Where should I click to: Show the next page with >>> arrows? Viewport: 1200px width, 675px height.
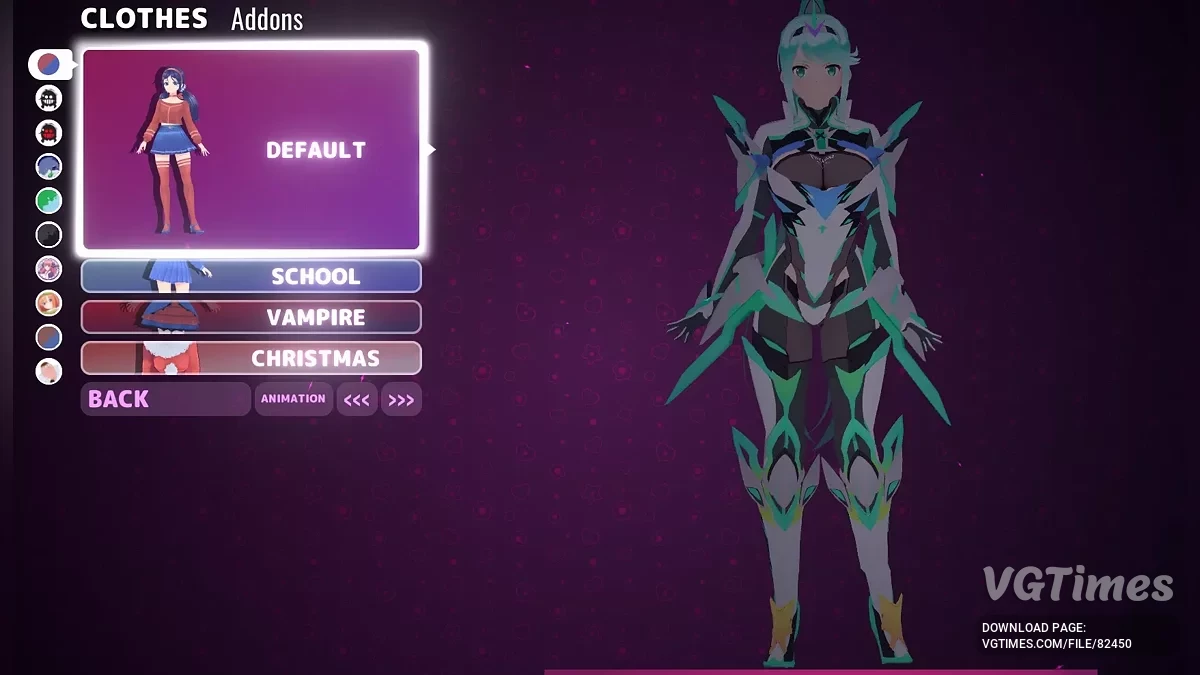401,400
